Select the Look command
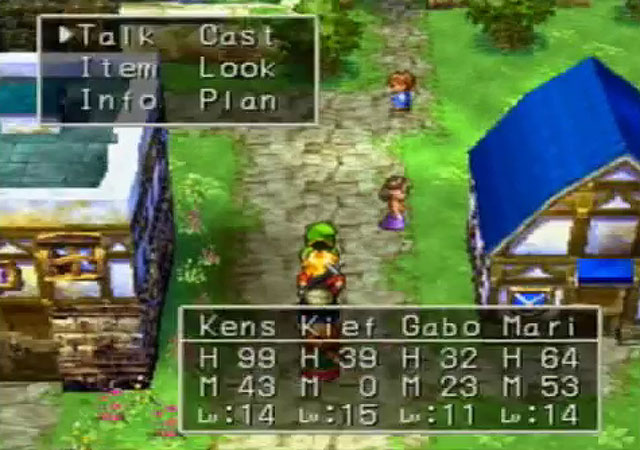Image resolution: width=640 pixels, height=450 pixels. pyautogui.click(x=236, y=68)
